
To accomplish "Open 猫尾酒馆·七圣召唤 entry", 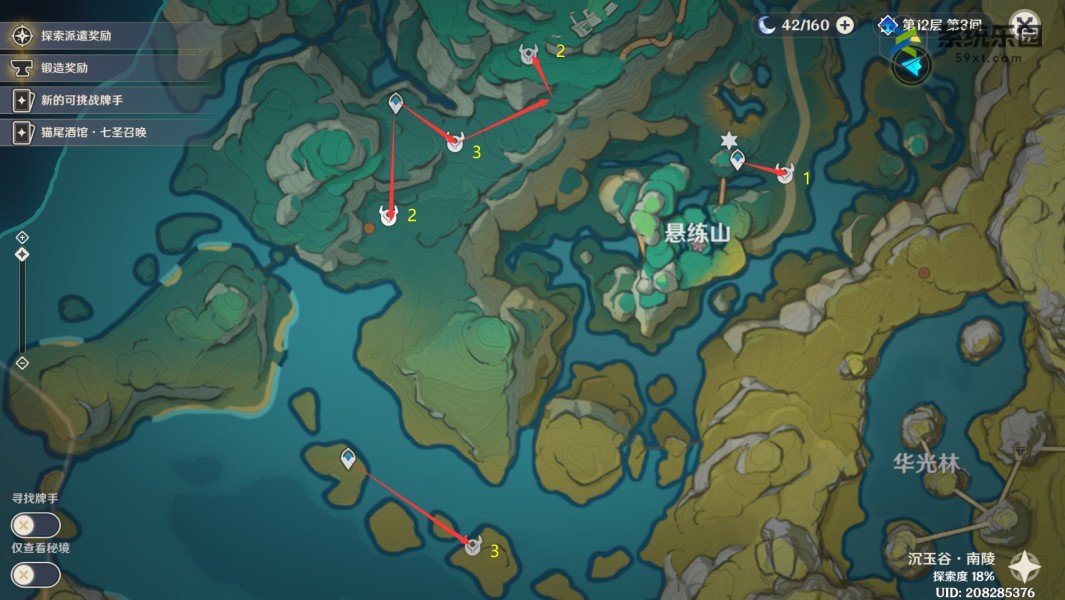I will 94,132.
